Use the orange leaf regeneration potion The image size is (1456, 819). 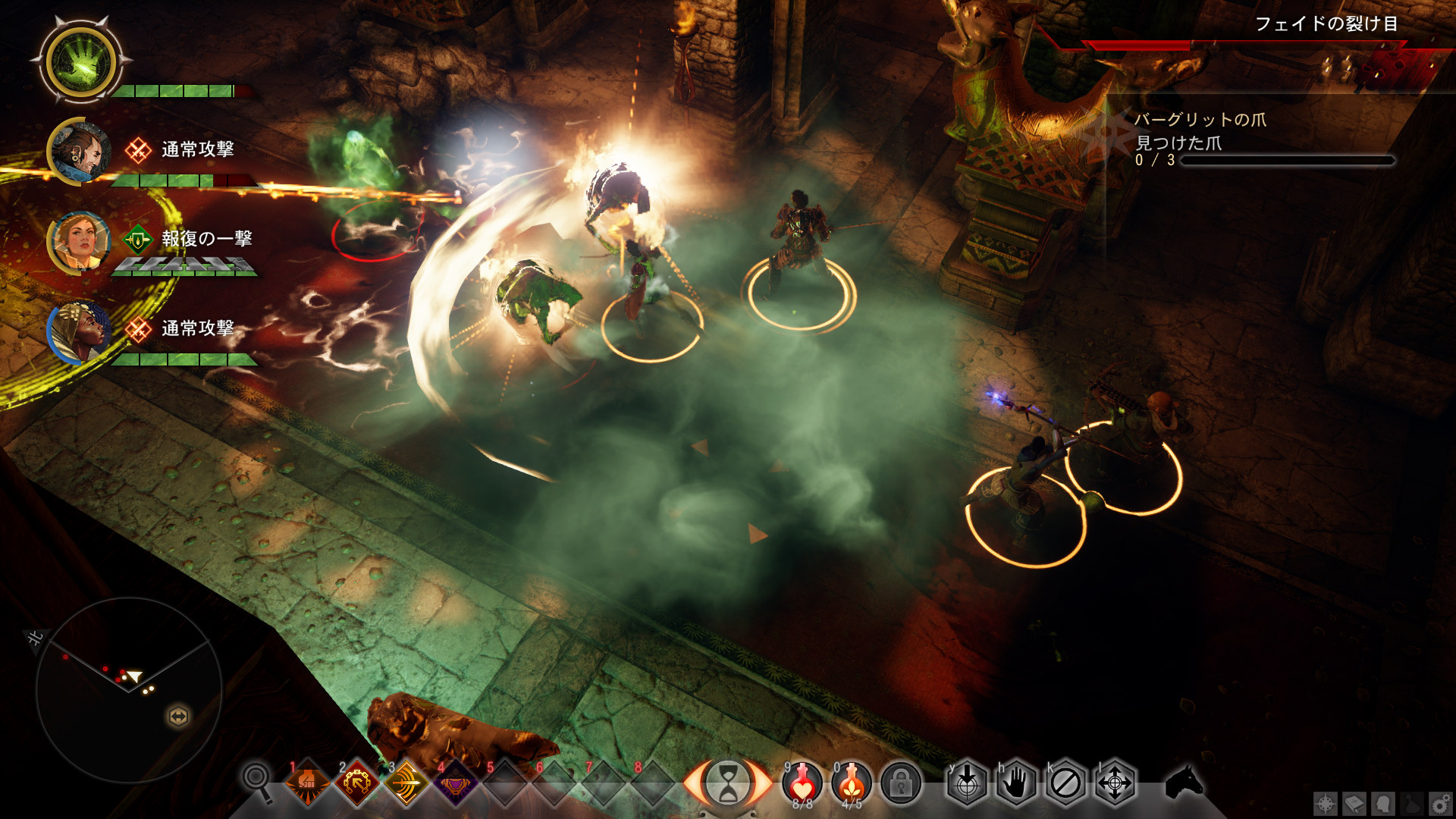[x=852, y=783]
